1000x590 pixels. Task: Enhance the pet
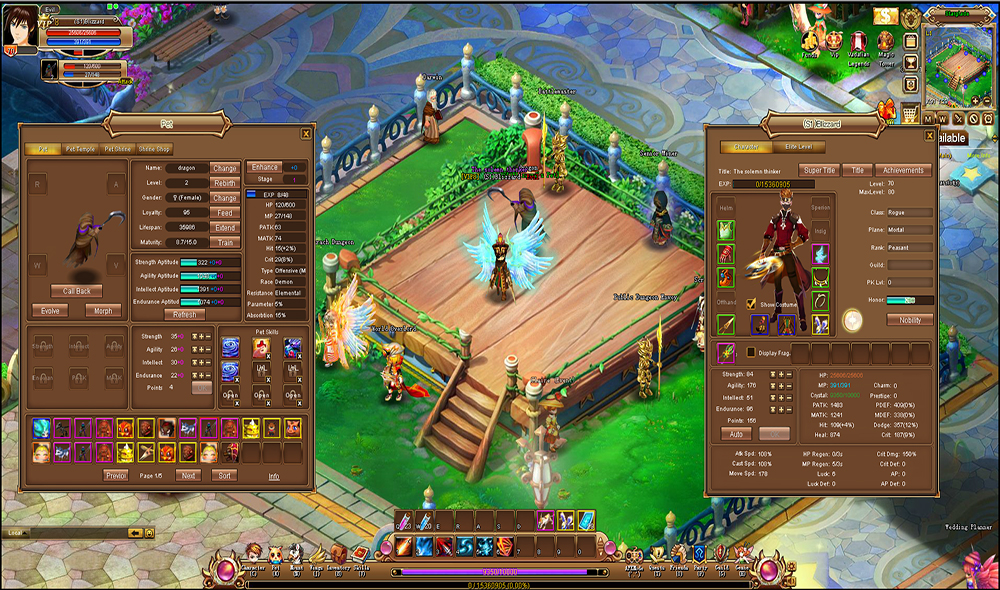tap(266, 167)
